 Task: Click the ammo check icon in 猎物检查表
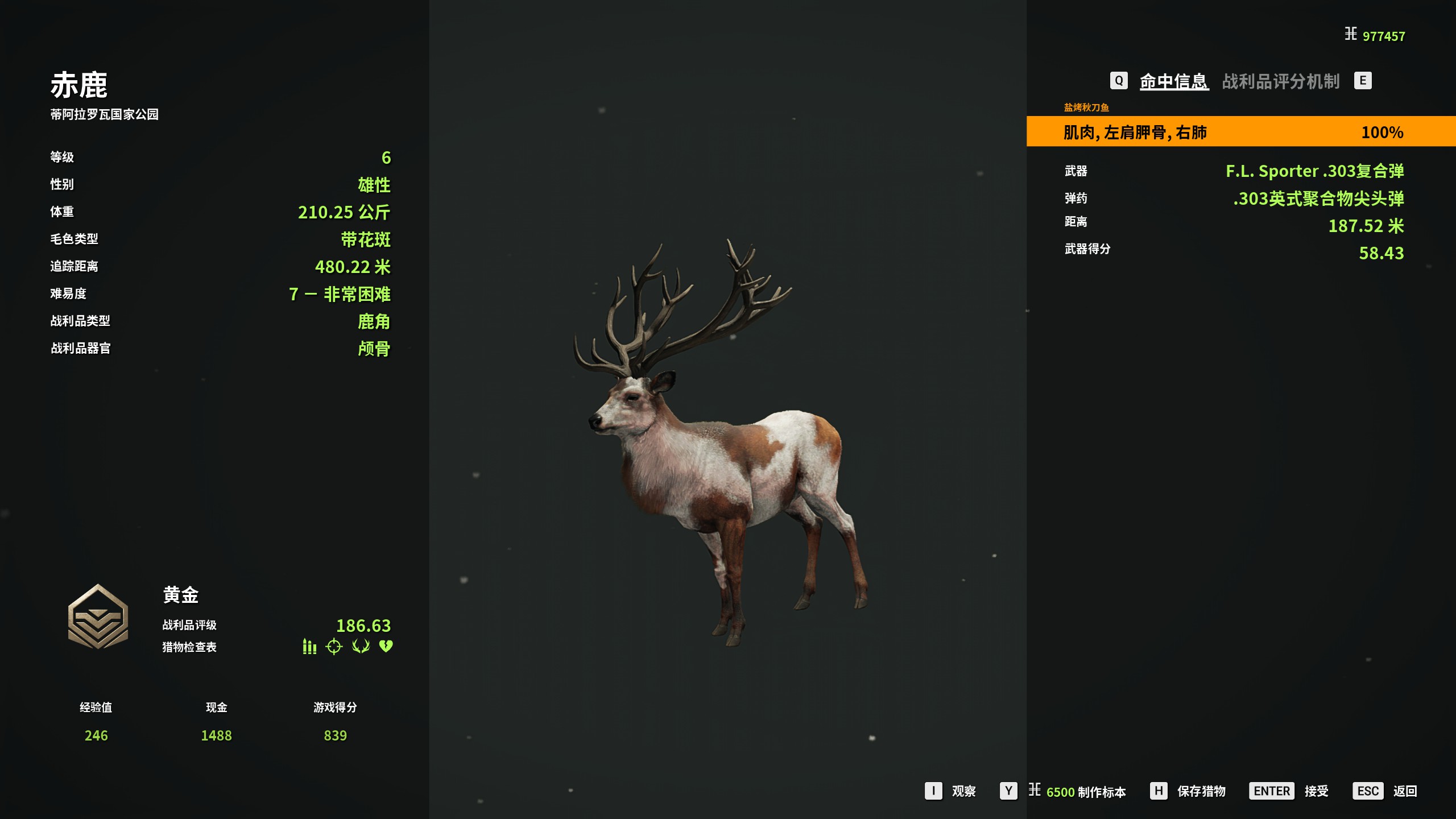[x=309, y=647]
